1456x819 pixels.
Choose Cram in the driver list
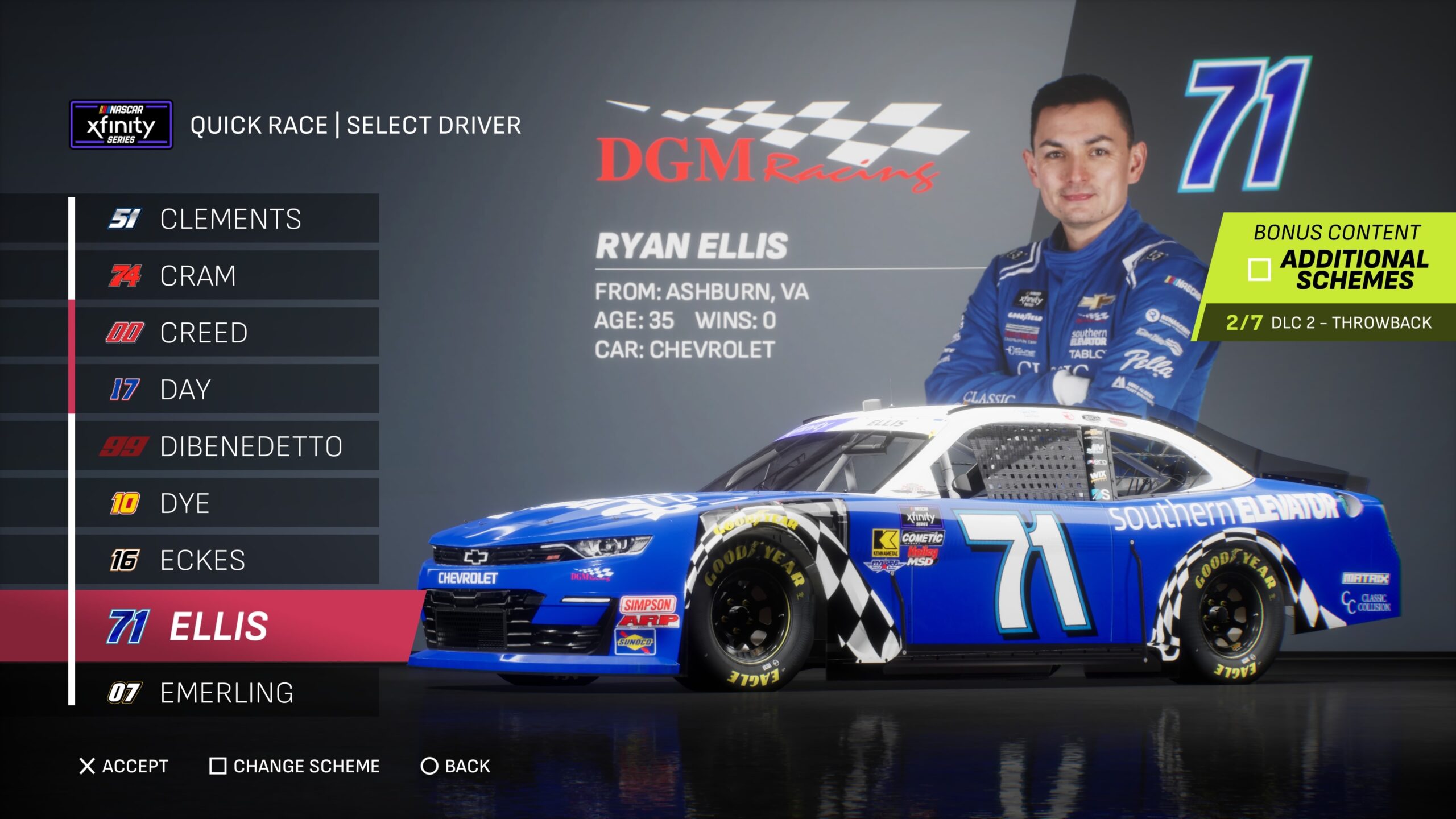[227, 276]
